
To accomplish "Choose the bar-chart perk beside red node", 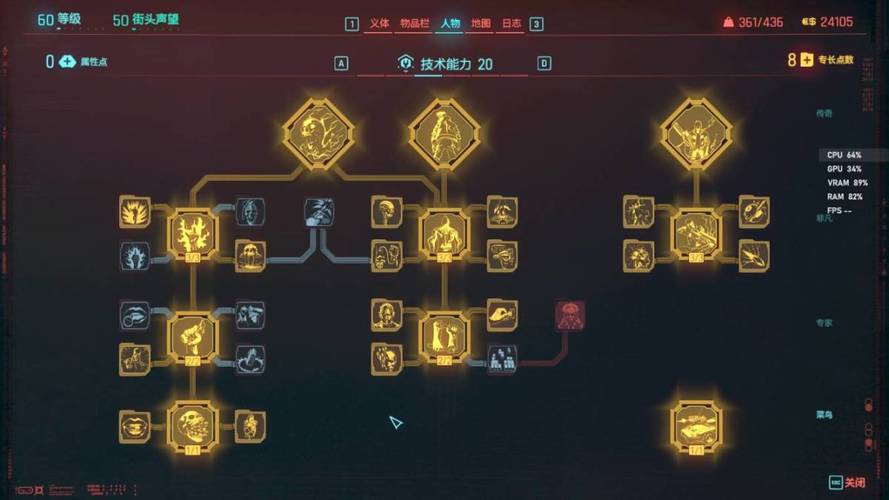I will [502, 358].
